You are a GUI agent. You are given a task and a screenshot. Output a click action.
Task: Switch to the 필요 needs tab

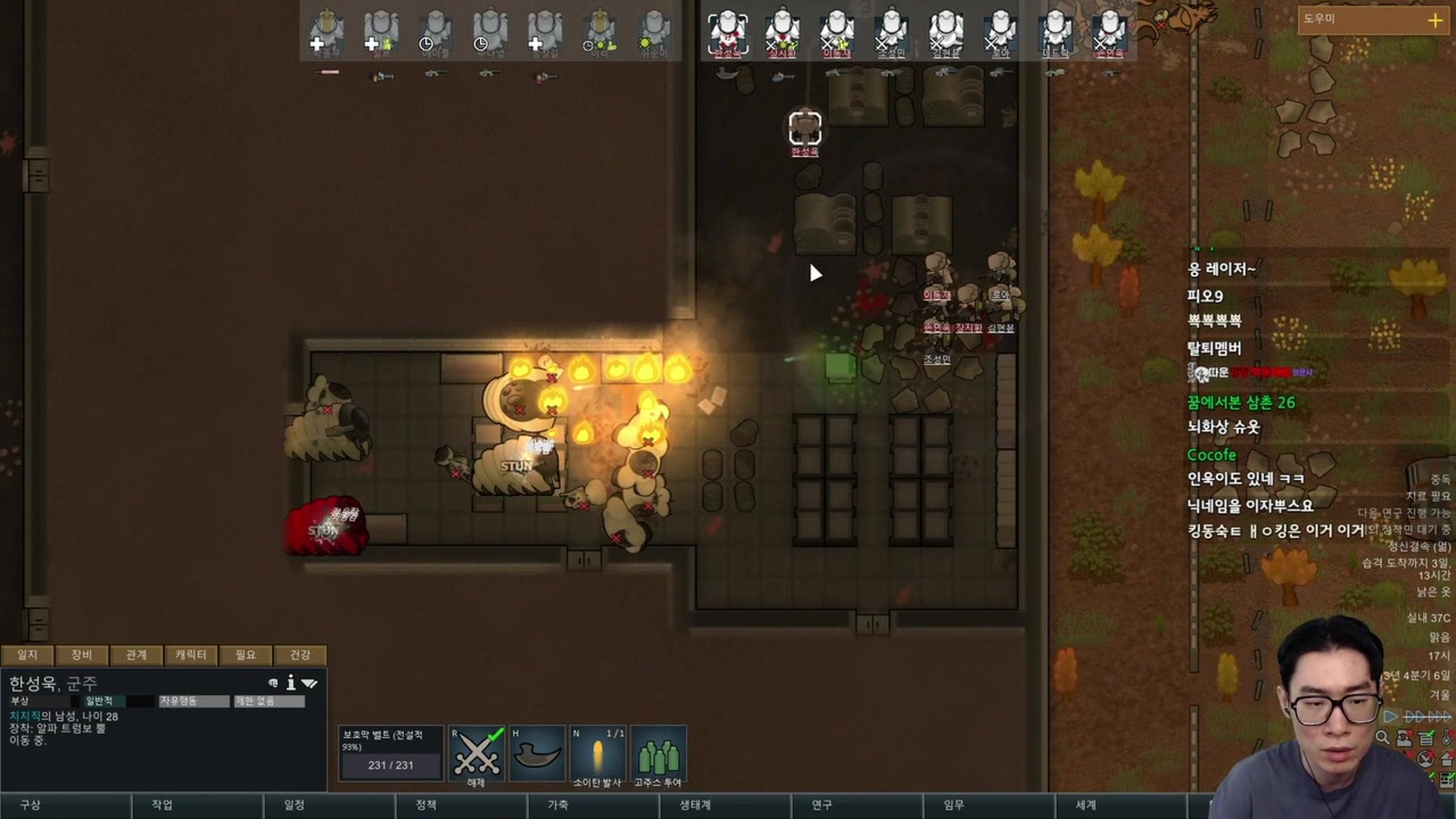click(245, 655)
